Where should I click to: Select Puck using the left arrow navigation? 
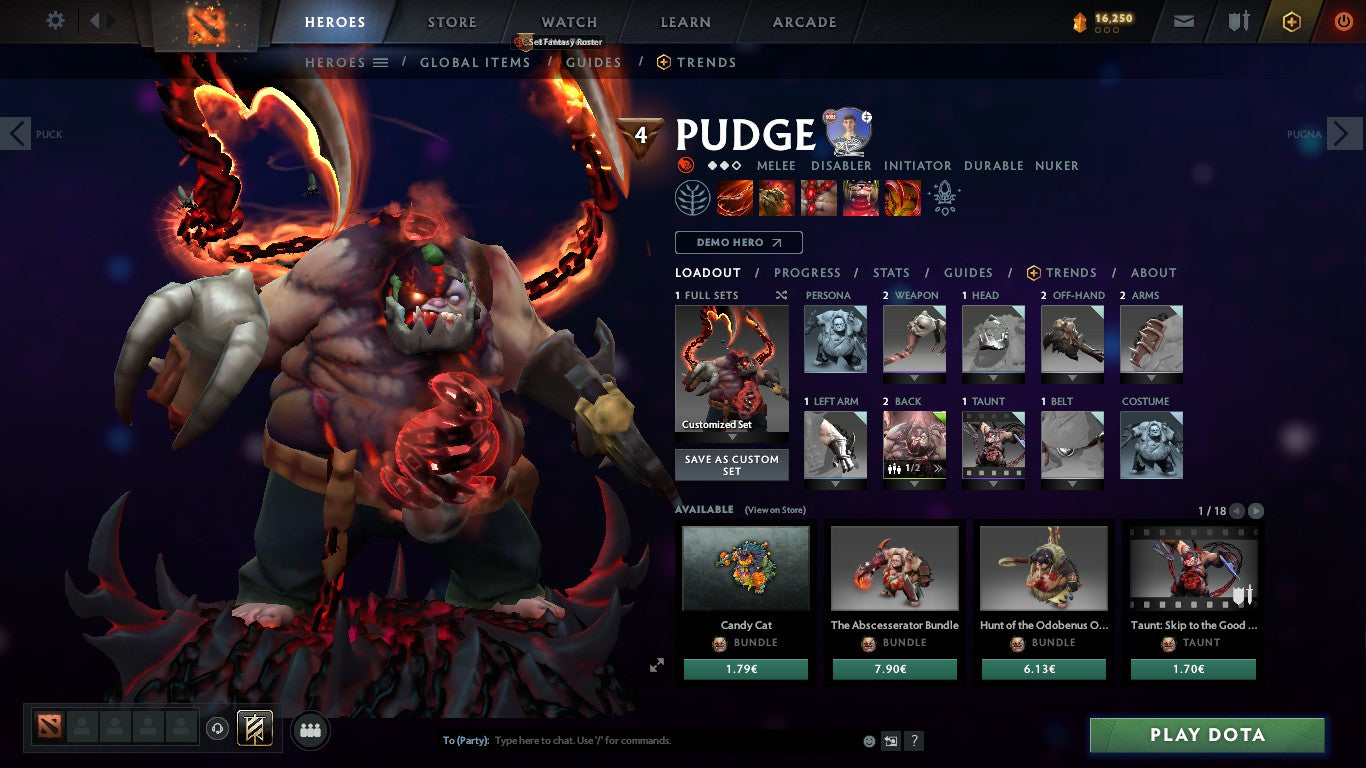16,133
